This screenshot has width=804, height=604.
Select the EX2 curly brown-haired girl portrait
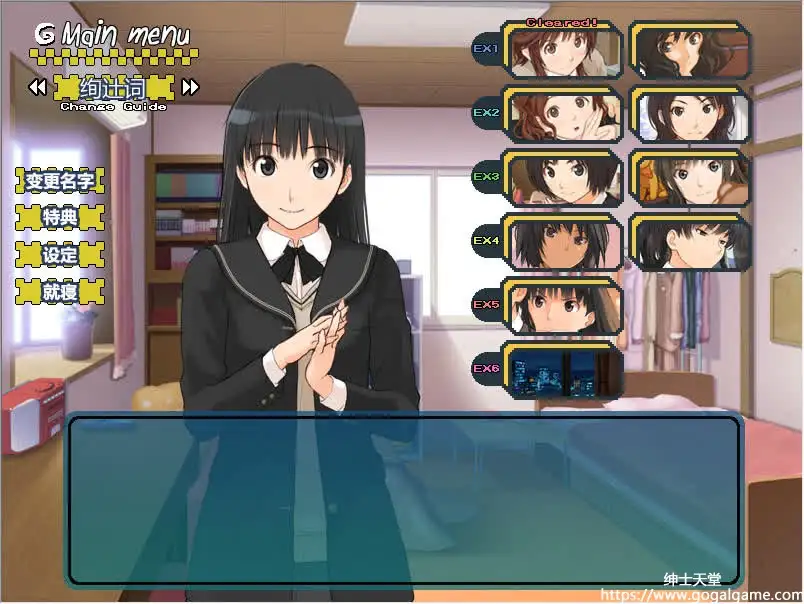[x=562, y=115]
